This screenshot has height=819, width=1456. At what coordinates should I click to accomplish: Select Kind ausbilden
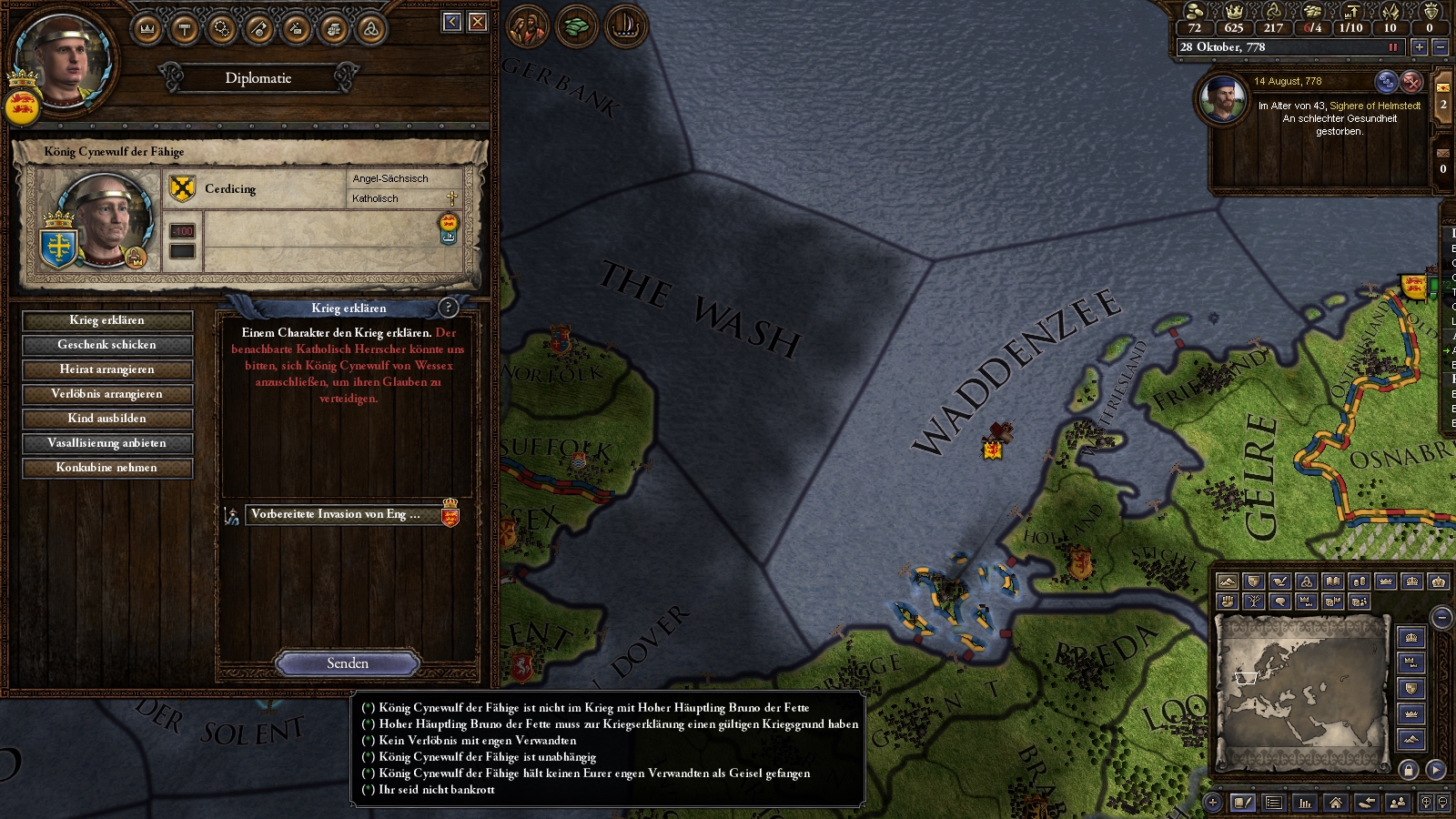[107, 419]
